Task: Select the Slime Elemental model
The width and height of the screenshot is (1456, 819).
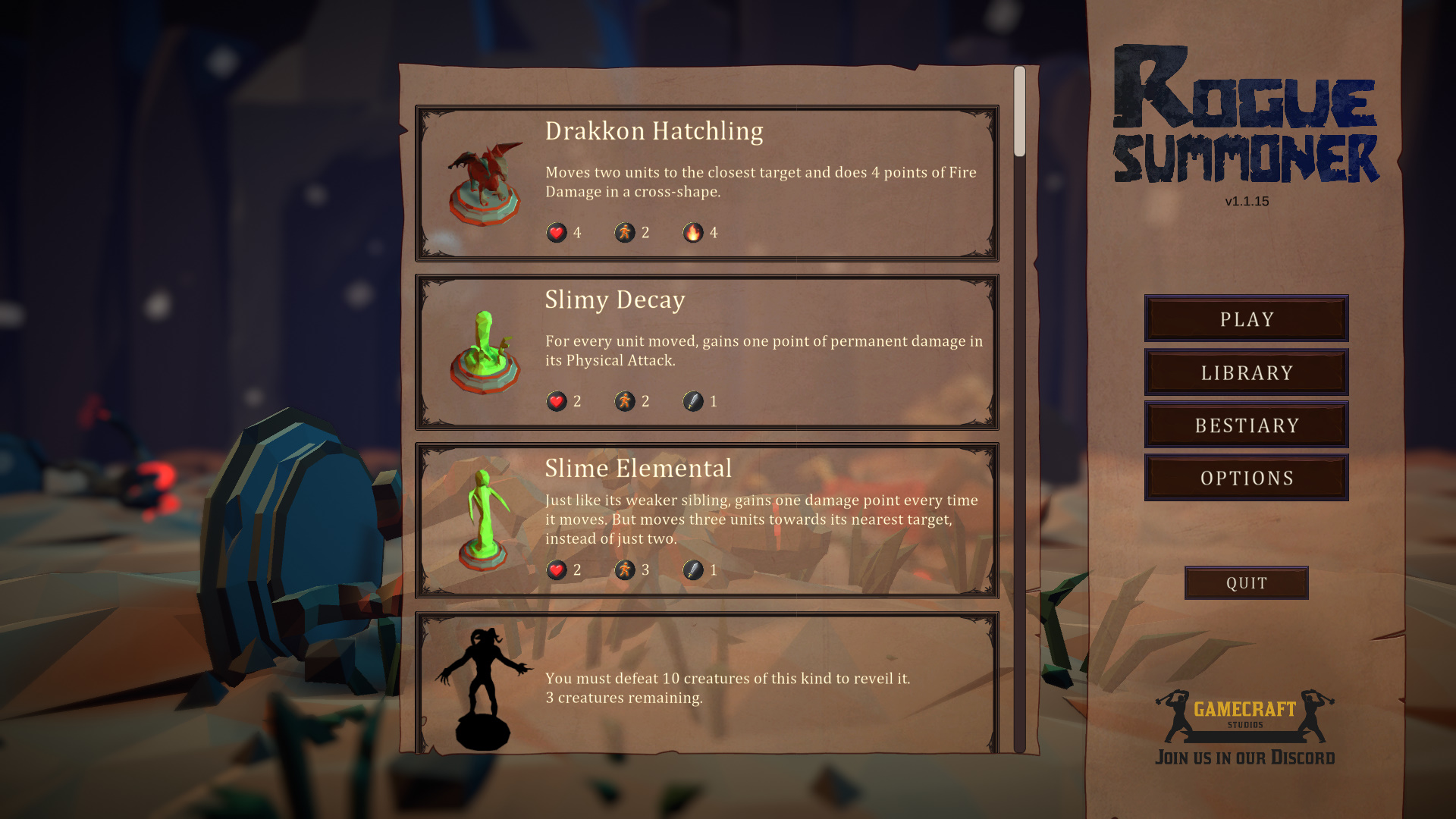Action: point(482,516)
